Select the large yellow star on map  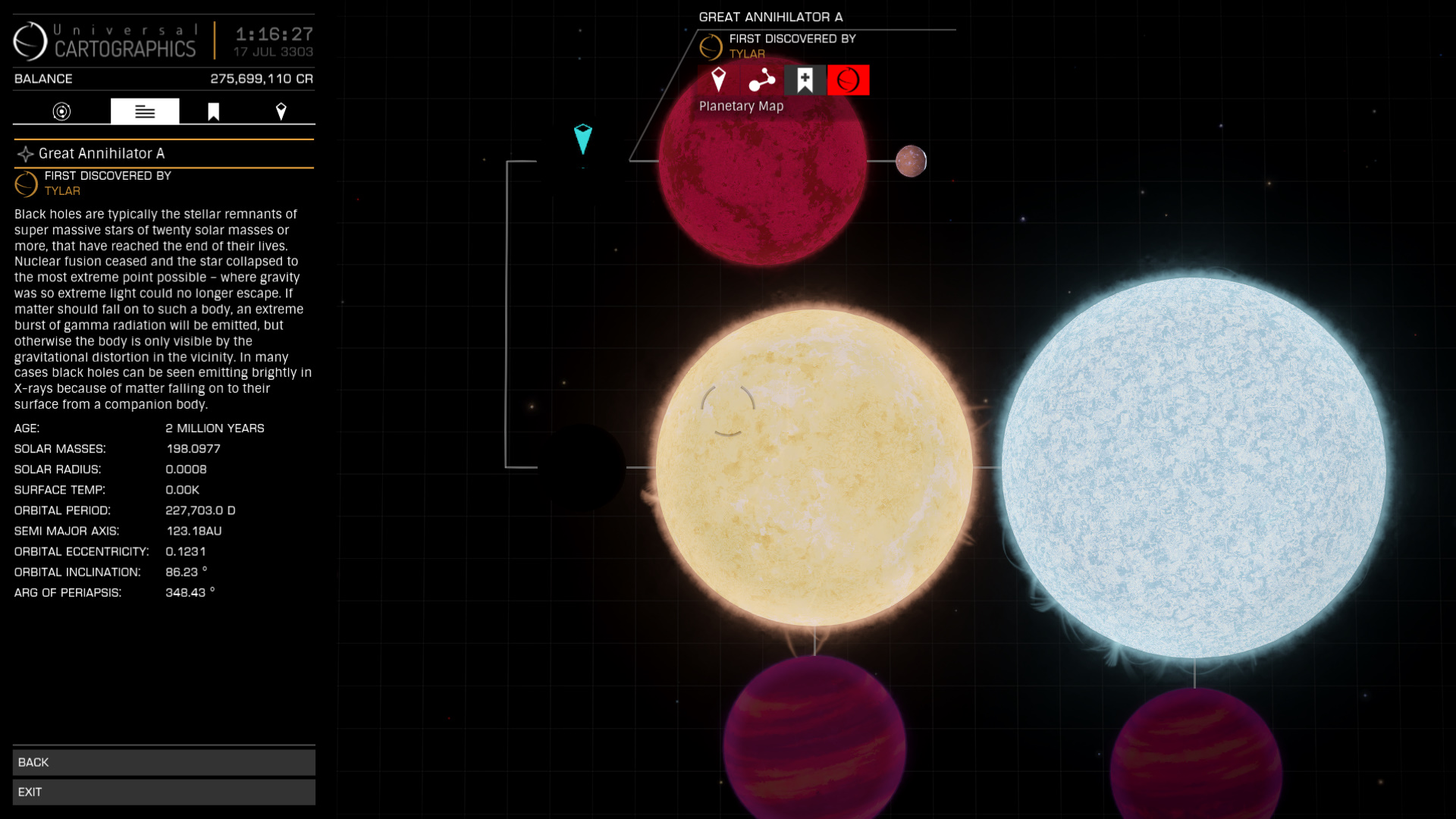814,466
